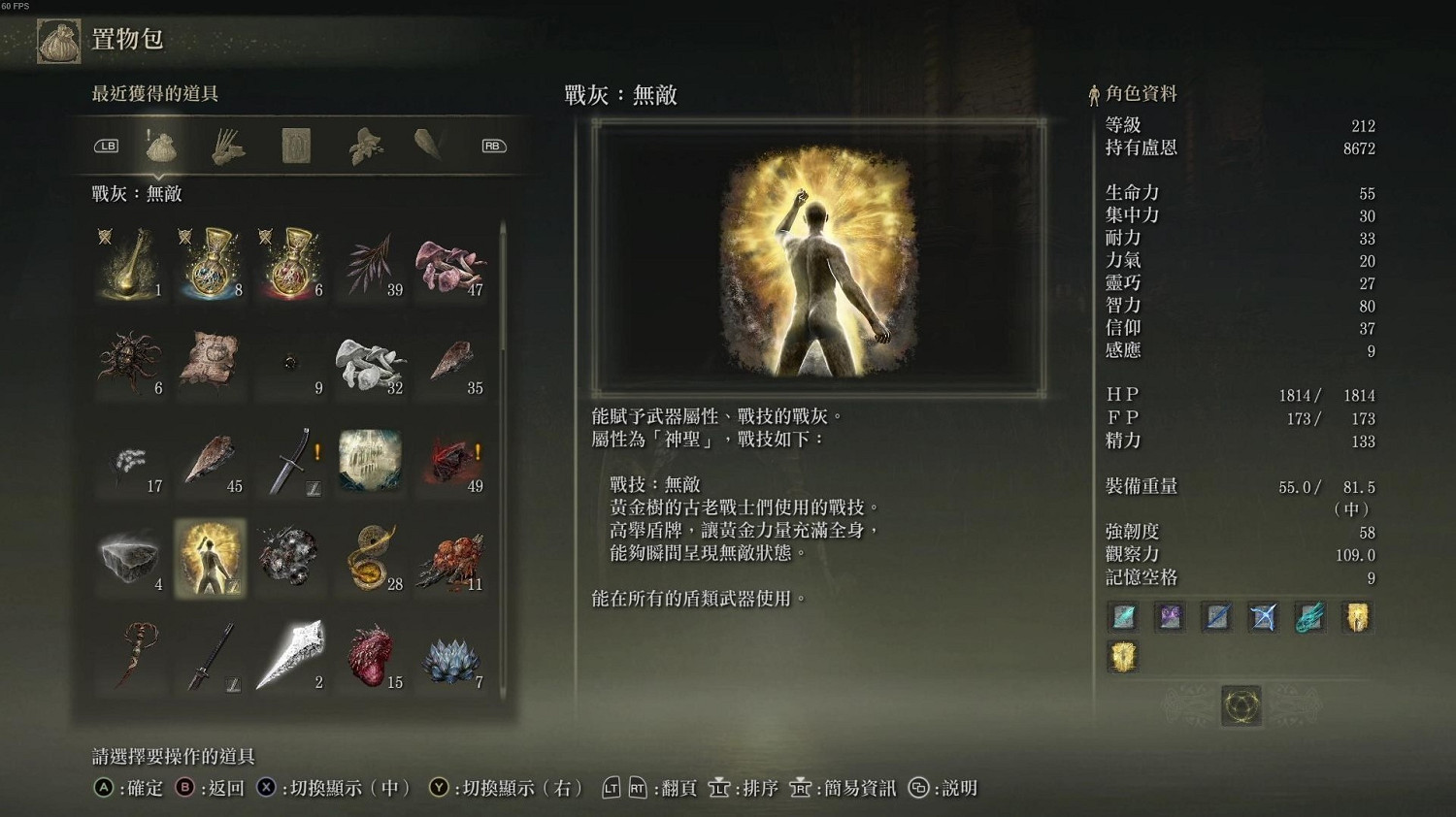Click the golden incantation memory slot icon

pos(1356,617)
